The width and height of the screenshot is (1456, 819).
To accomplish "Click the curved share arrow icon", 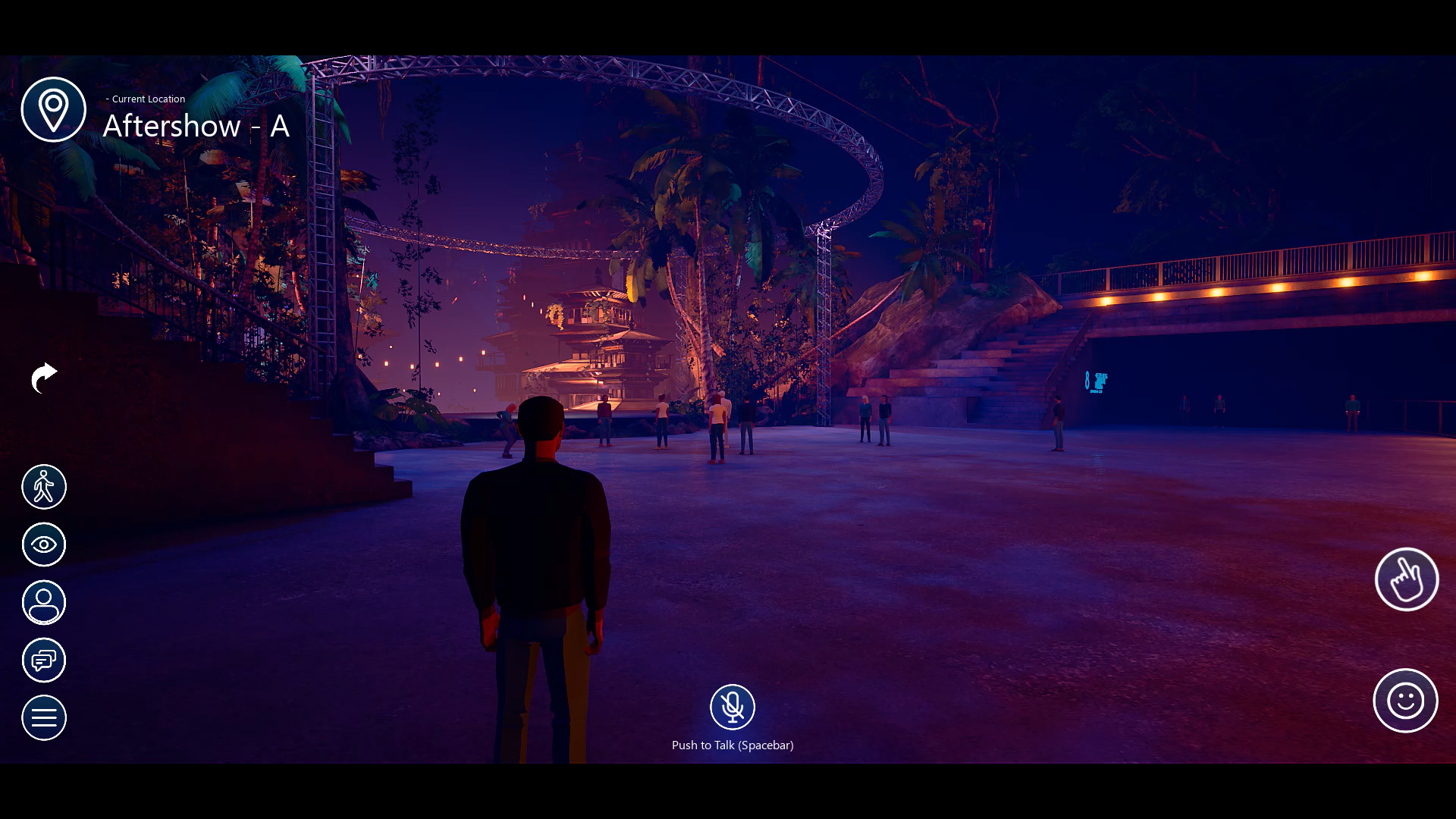I will click(x=44, y=378).
